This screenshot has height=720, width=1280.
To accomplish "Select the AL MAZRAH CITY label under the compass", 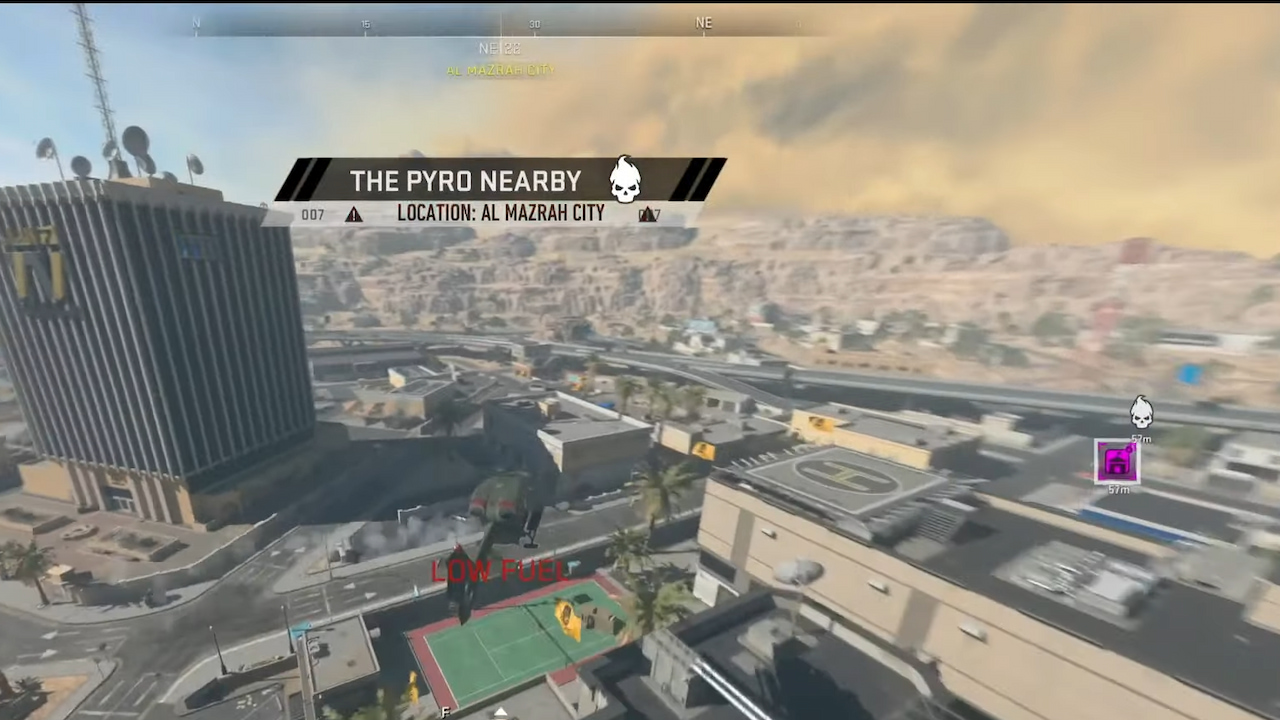I will click(x=499, y=71).
